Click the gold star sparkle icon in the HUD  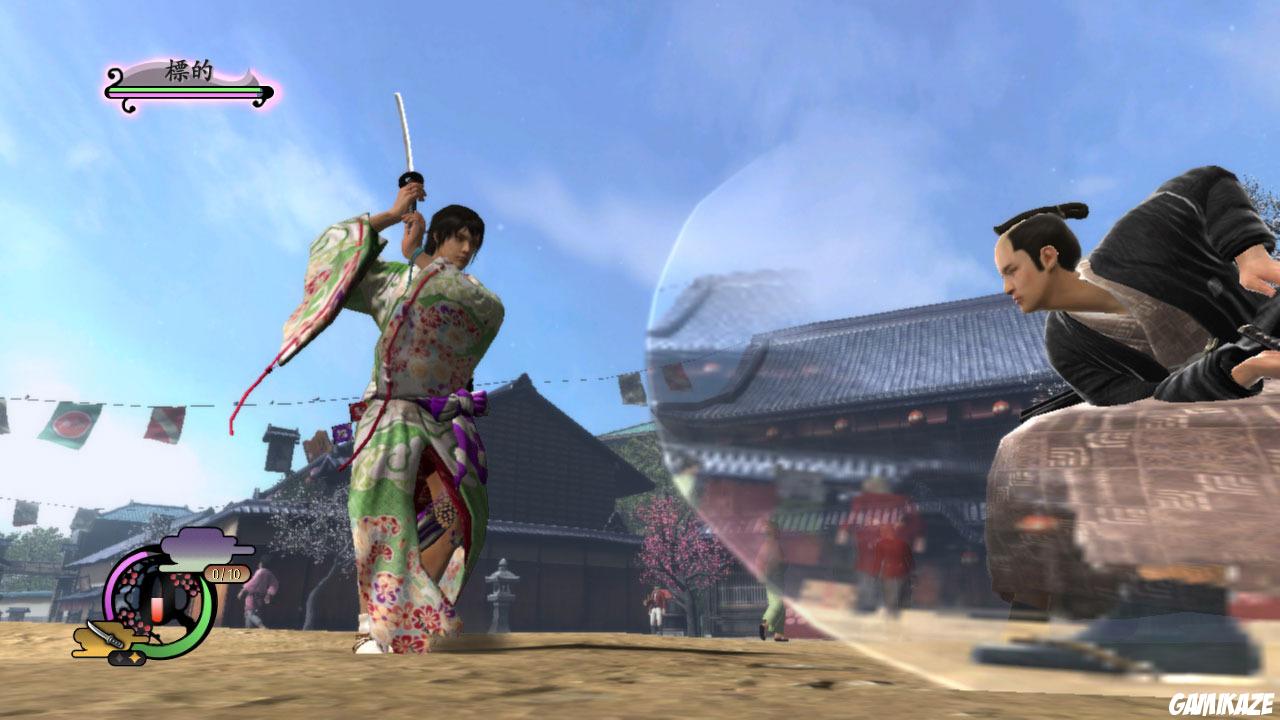click(x=135, y=656)
